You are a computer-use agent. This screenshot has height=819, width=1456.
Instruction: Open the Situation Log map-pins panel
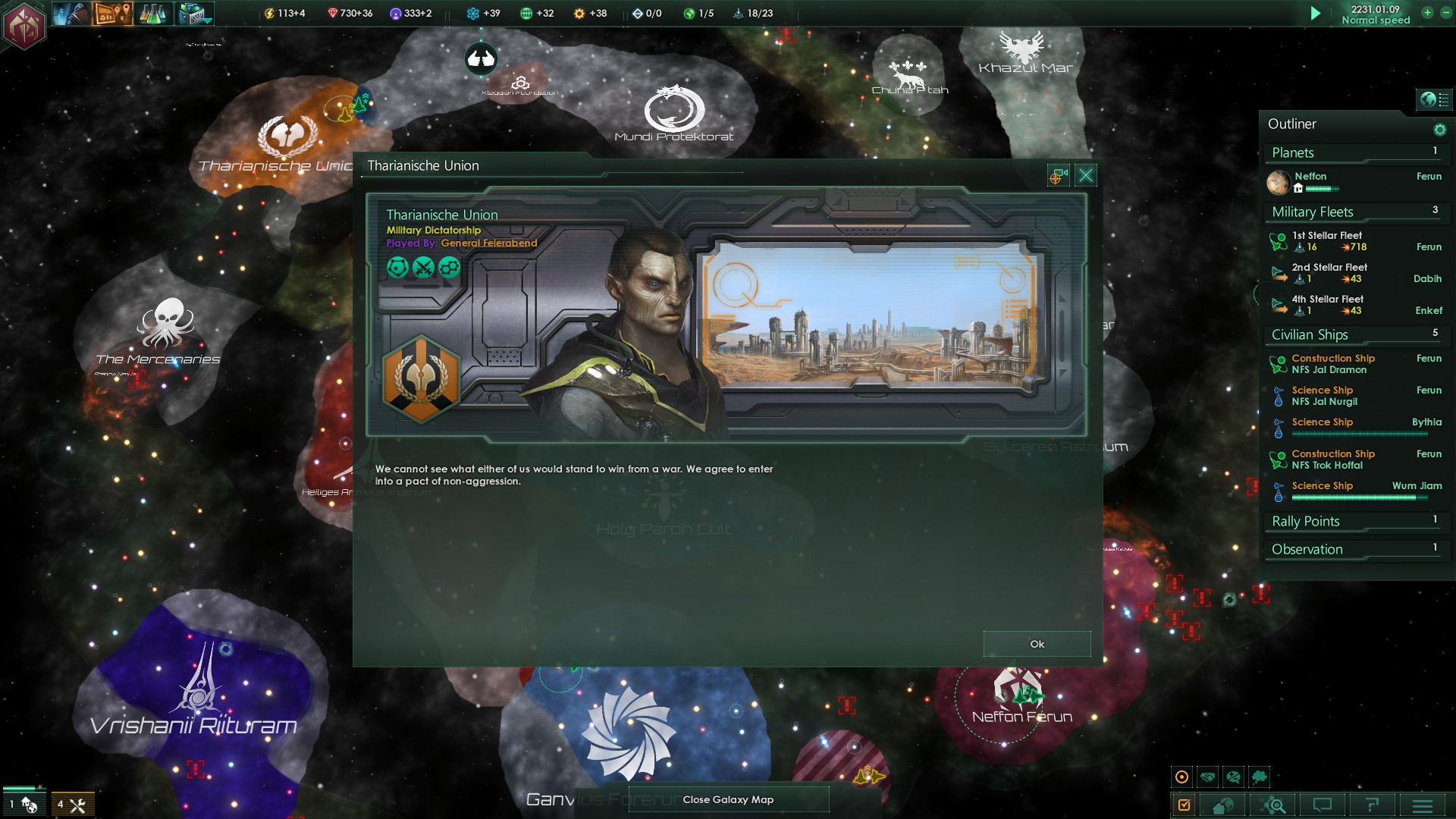pos(112,14)
